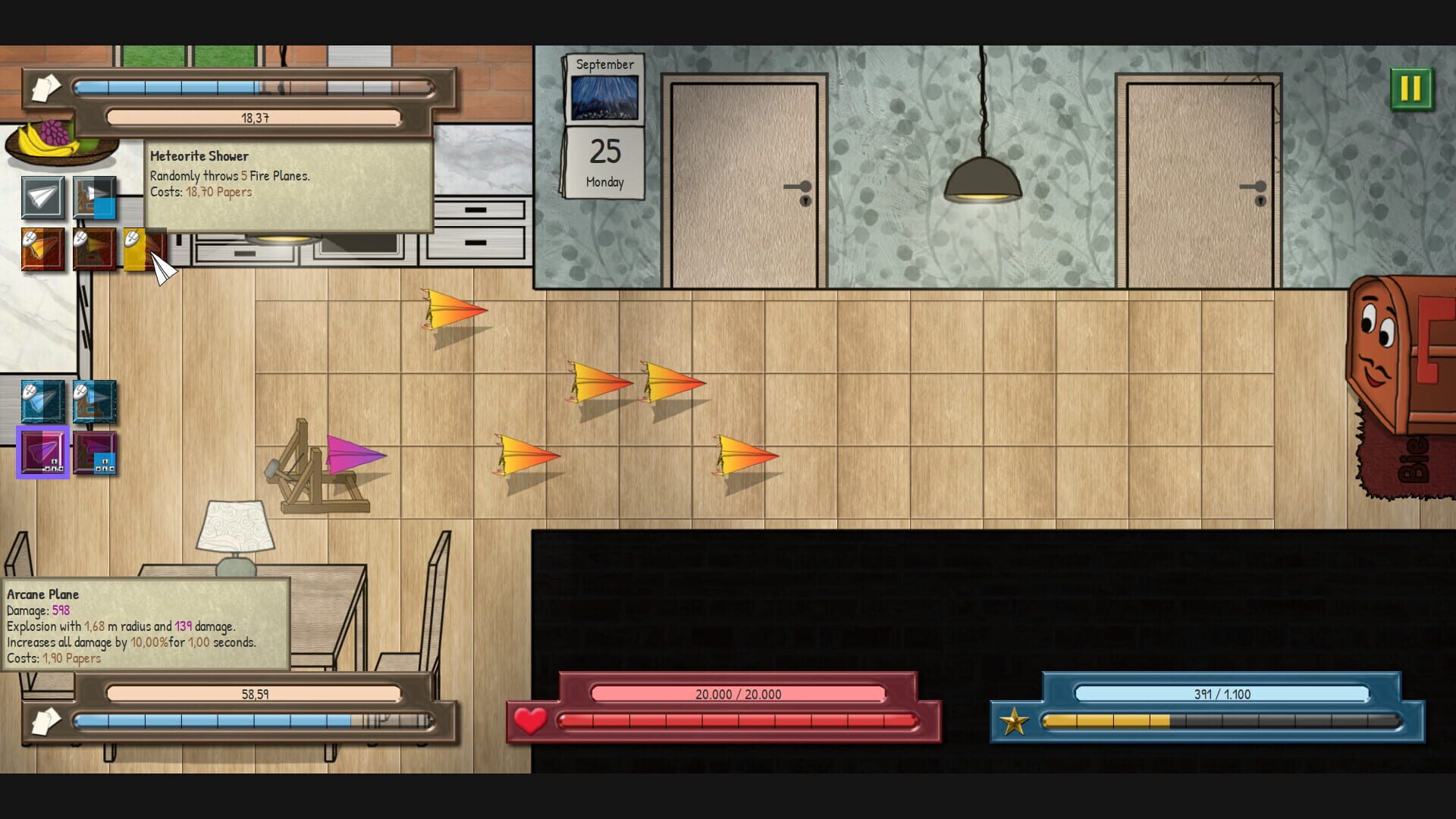Screen dimensions: 1456x819
Task: Select the white Paper Plane icon
Action: [x=42, y=199]
